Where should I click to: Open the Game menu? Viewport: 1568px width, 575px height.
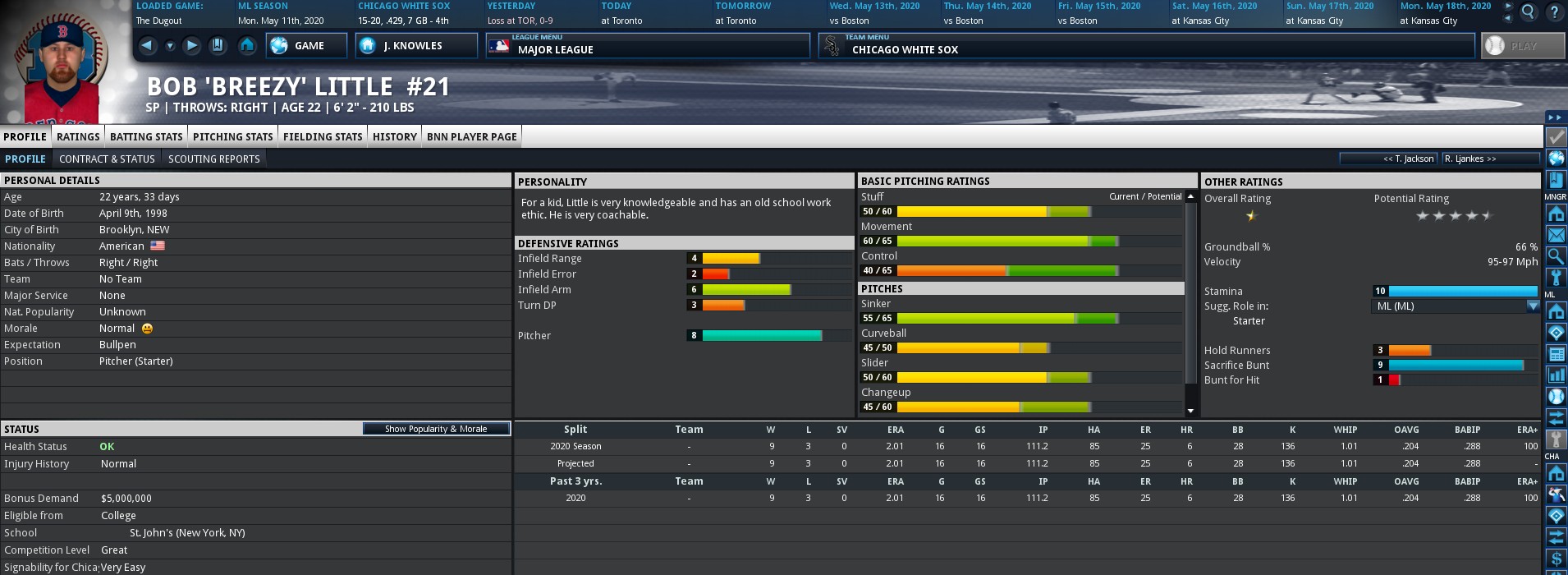(x=306, y=46)
